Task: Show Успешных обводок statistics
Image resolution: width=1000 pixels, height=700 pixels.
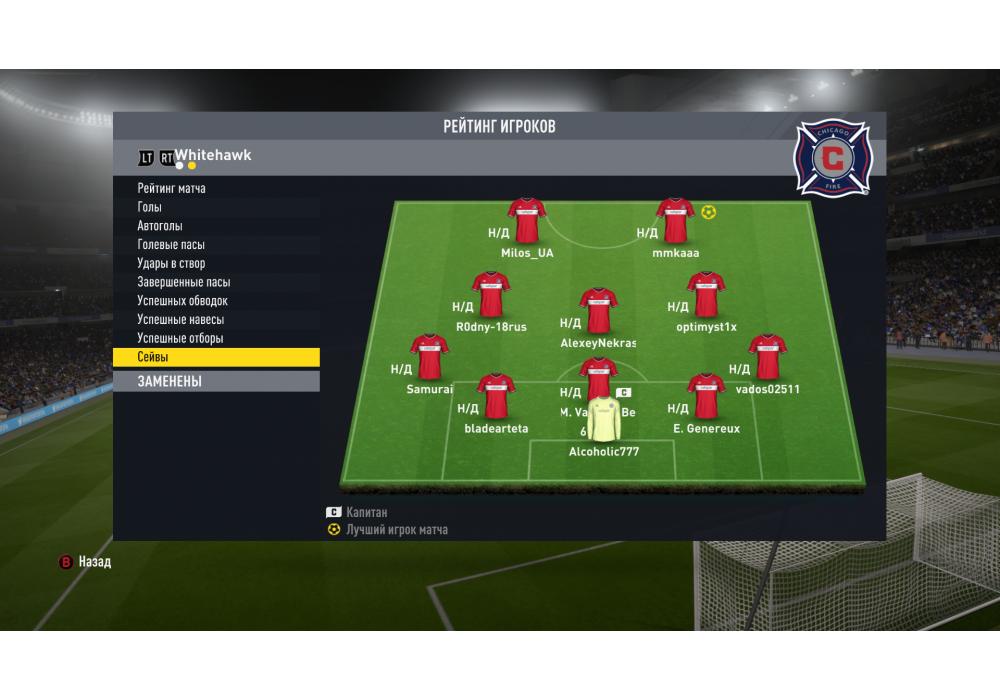Action: pos(182,301)
